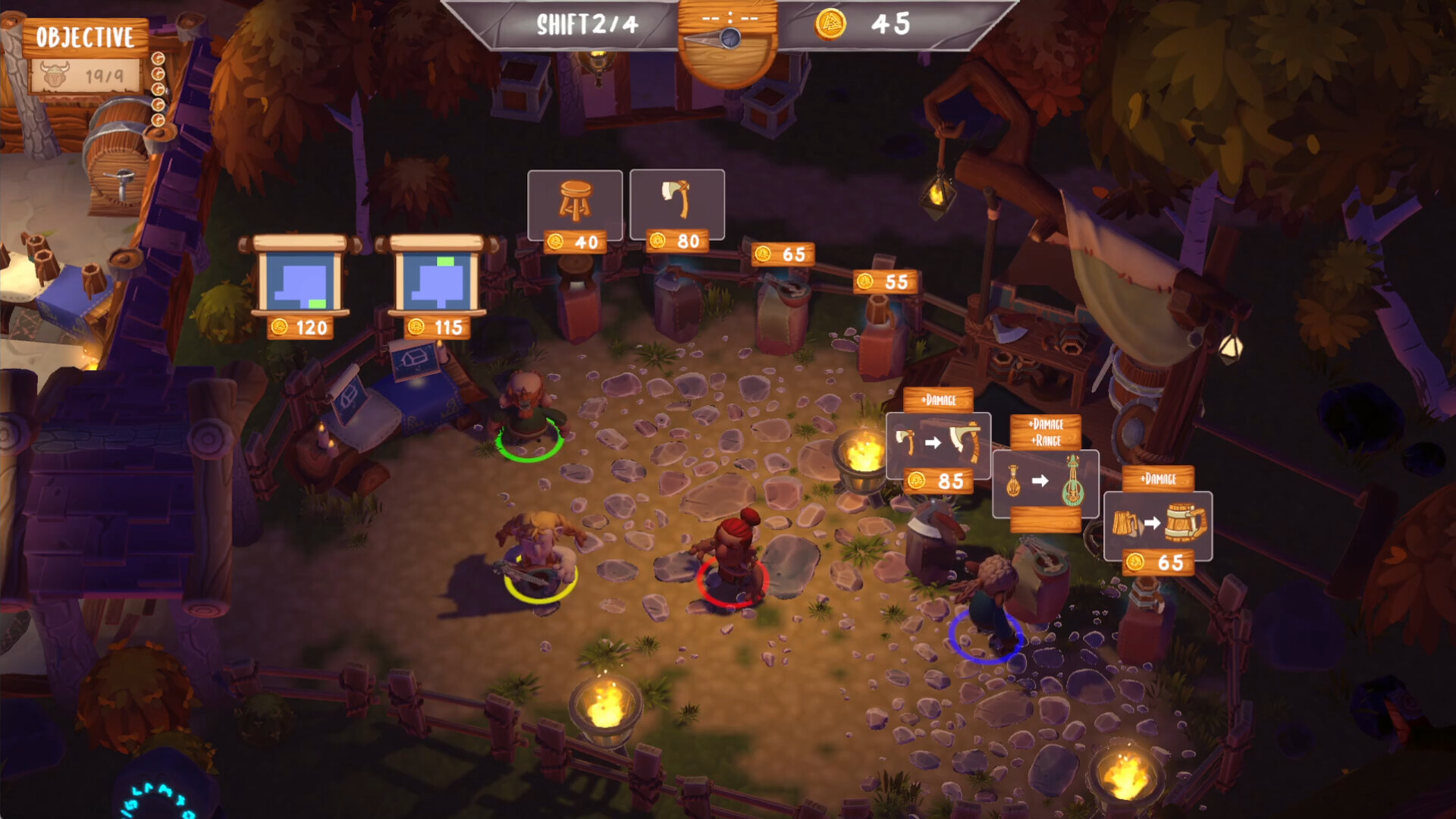Screen dimensions: 1456x819
Task: Buy the wooden mug +Damage upgrade
Action: tap(1156, 526)
